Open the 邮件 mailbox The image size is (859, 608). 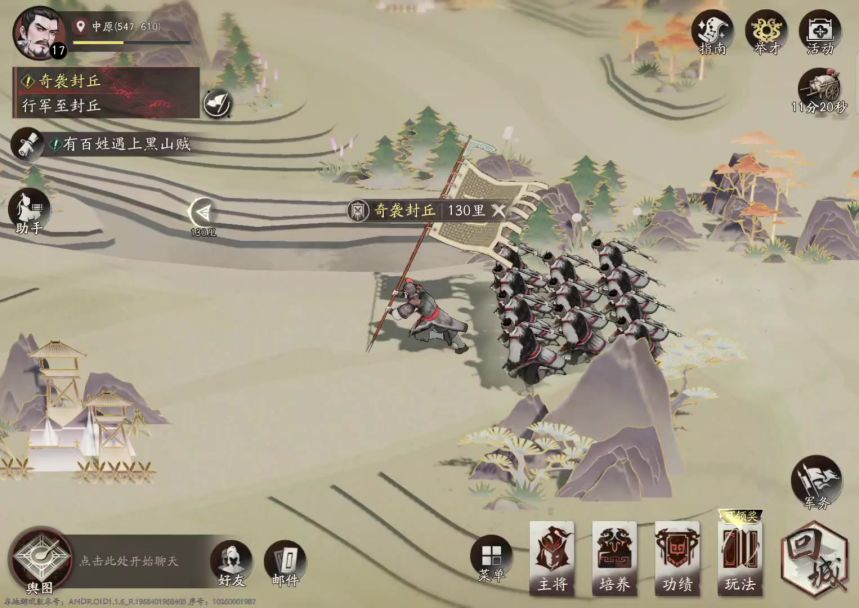[285, 563]
